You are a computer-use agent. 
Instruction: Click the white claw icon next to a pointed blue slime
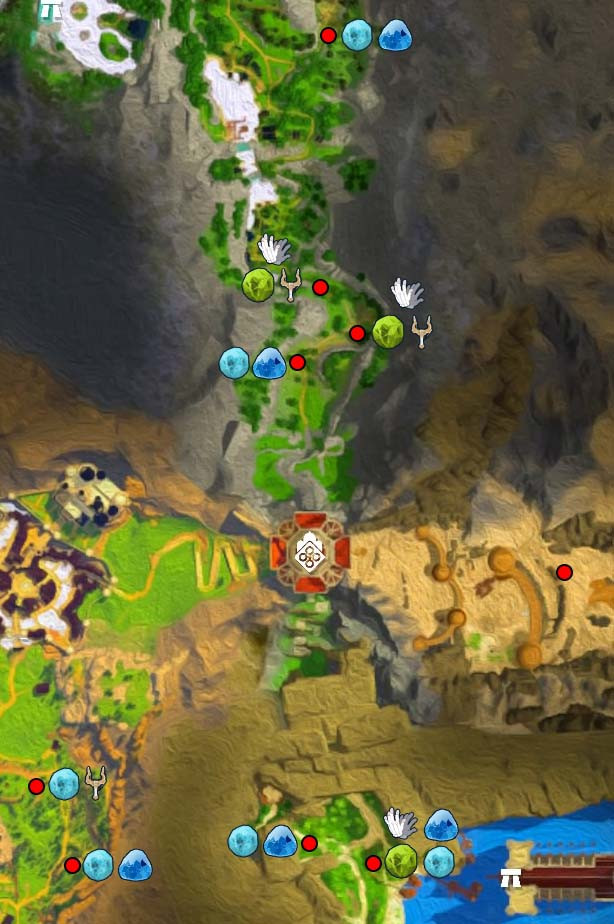[x=401, y=823]
